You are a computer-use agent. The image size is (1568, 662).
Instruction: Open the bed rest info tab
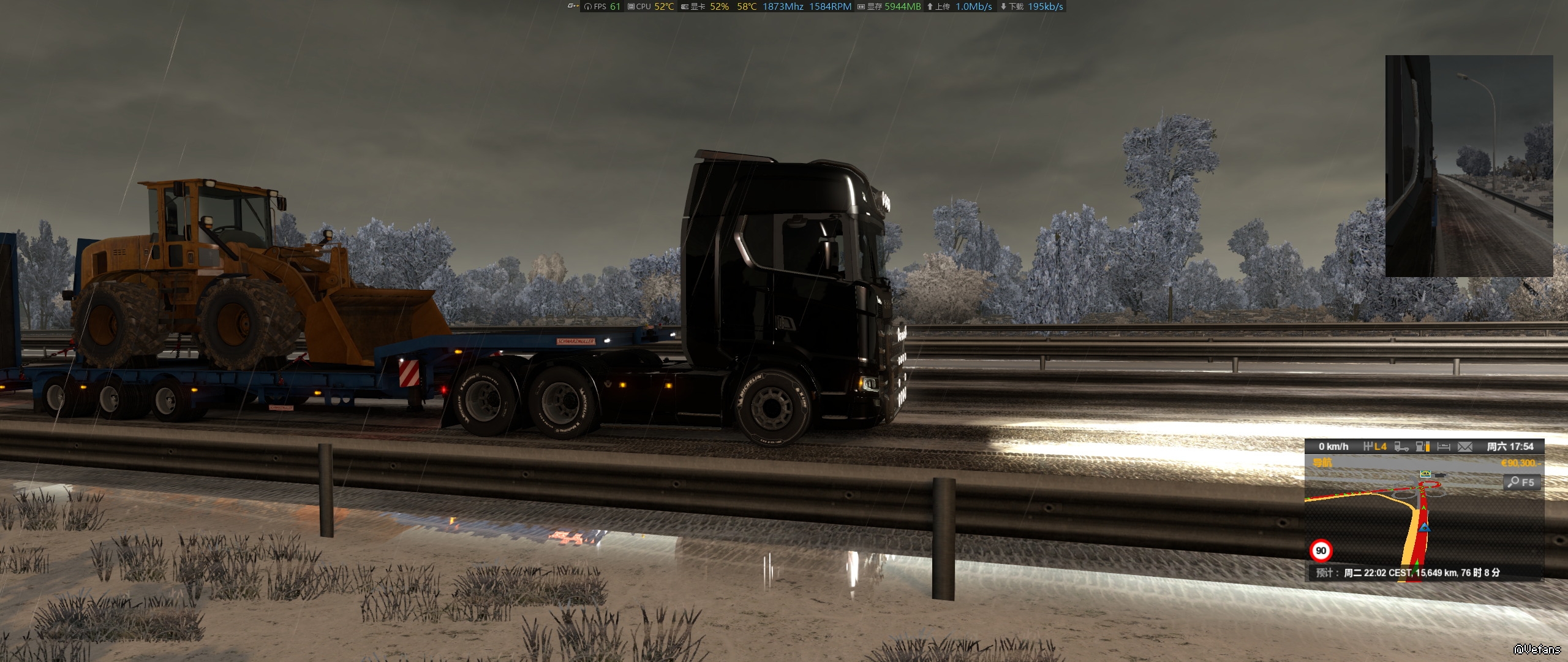coord(1444,447)
